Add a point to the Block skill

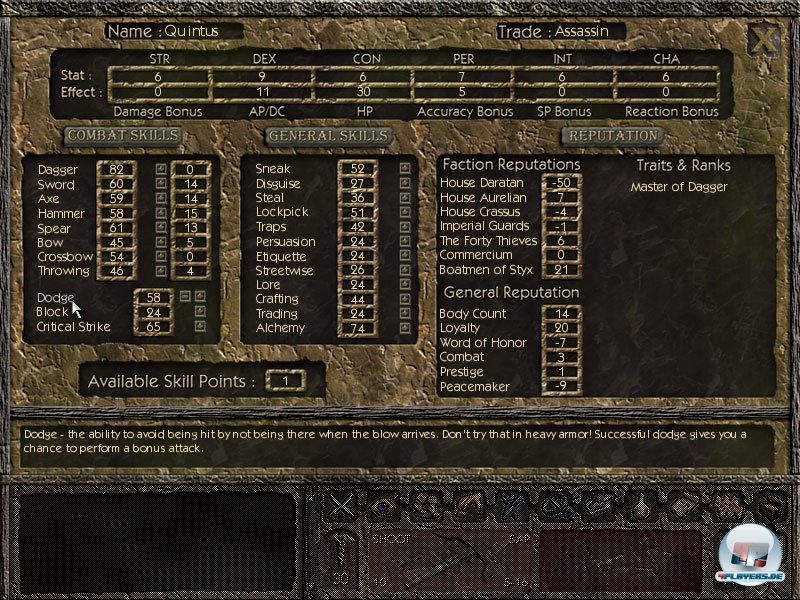(200, 311)
